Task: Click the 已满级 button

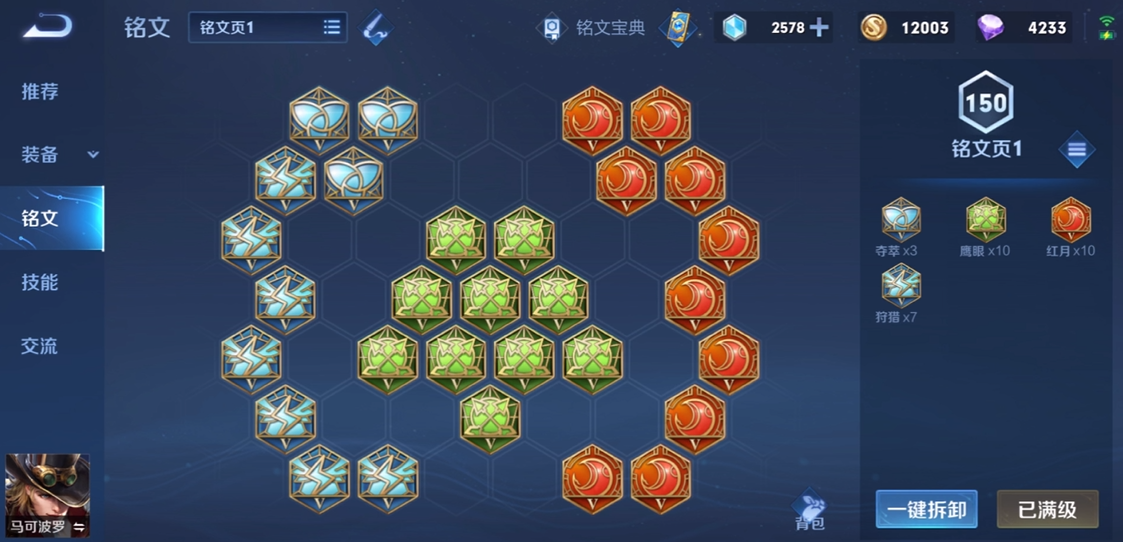Action: pyautogui.click(x=1047, y=509)
